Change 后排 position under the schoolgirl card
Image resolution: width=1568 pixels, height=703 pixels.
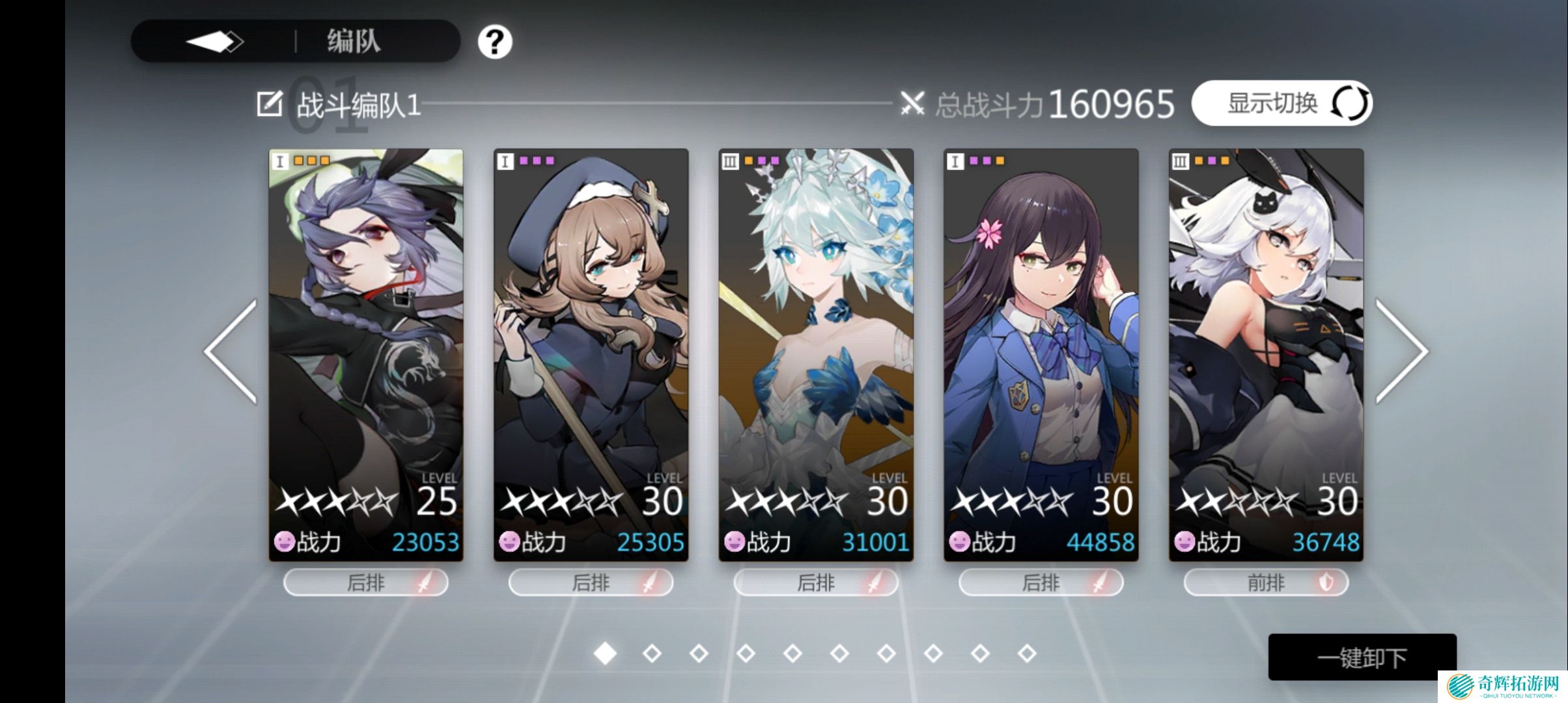click(x=1041, y=583)
